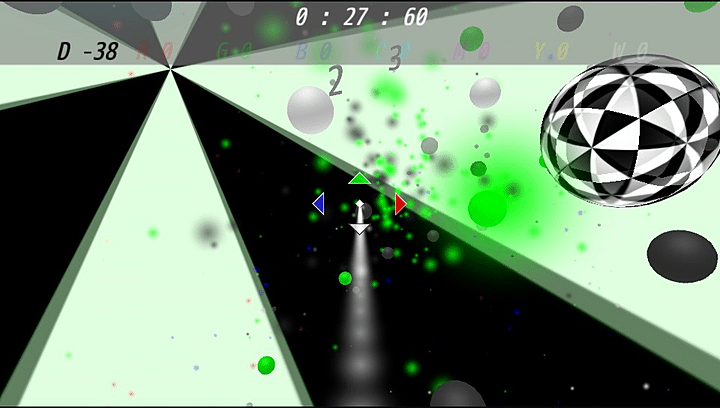Select the green up arrow
Image resolution: width=720 pixels, height=408 pixels.
359,179
